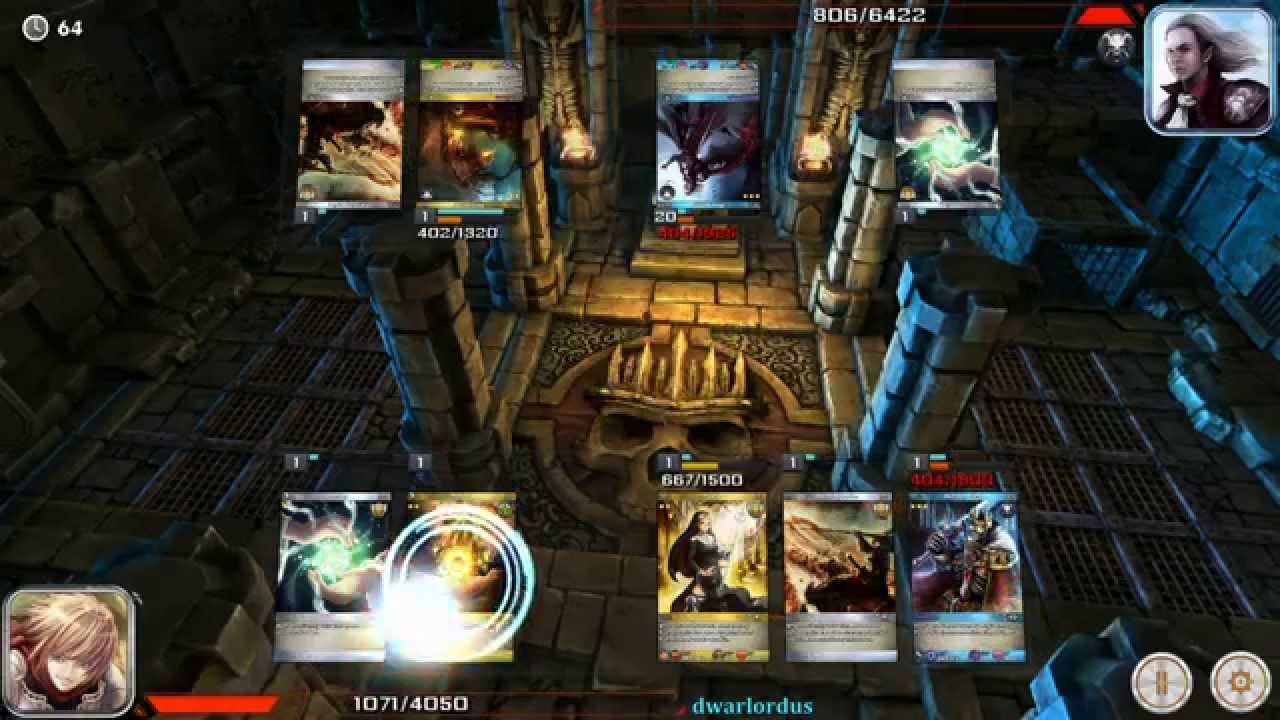Image resolution: width=1280 pixels, height=720 pixels.
Task: Tap the level badge on the dragon card
Action: point(665,214)
